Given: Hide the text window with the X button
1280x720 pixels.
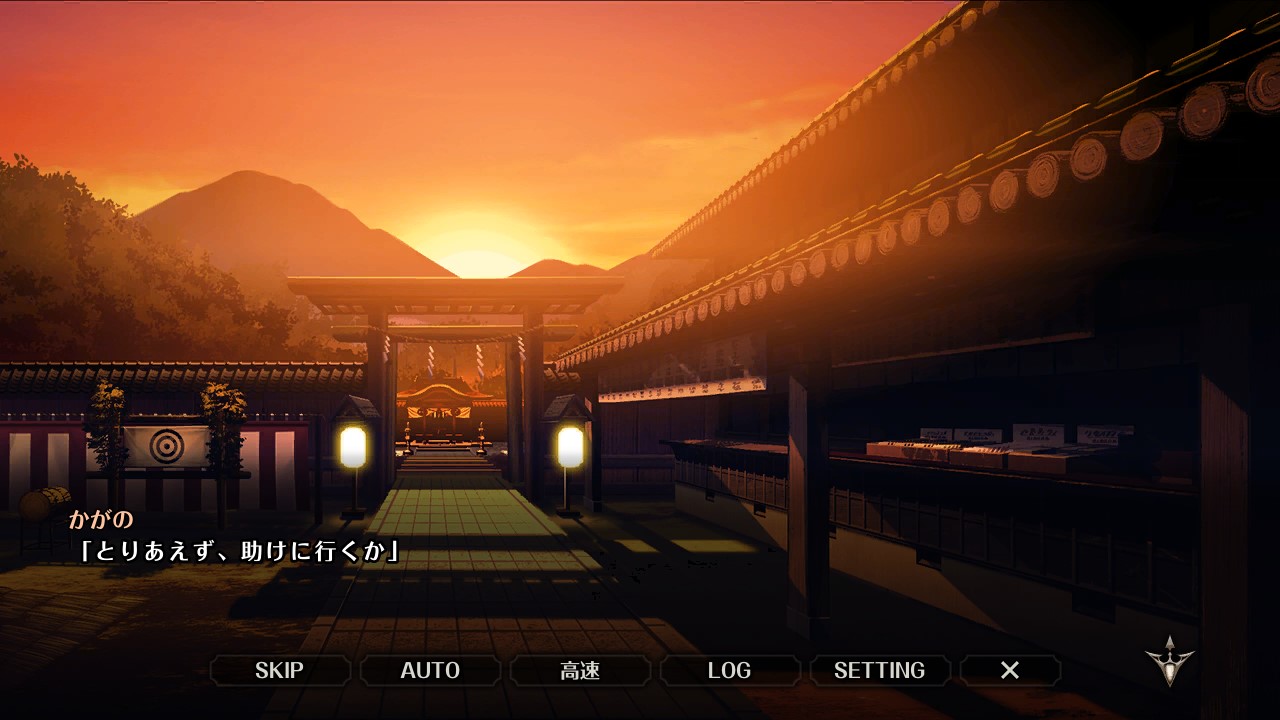Looking at the screenshot, I should click(1010, 670).
